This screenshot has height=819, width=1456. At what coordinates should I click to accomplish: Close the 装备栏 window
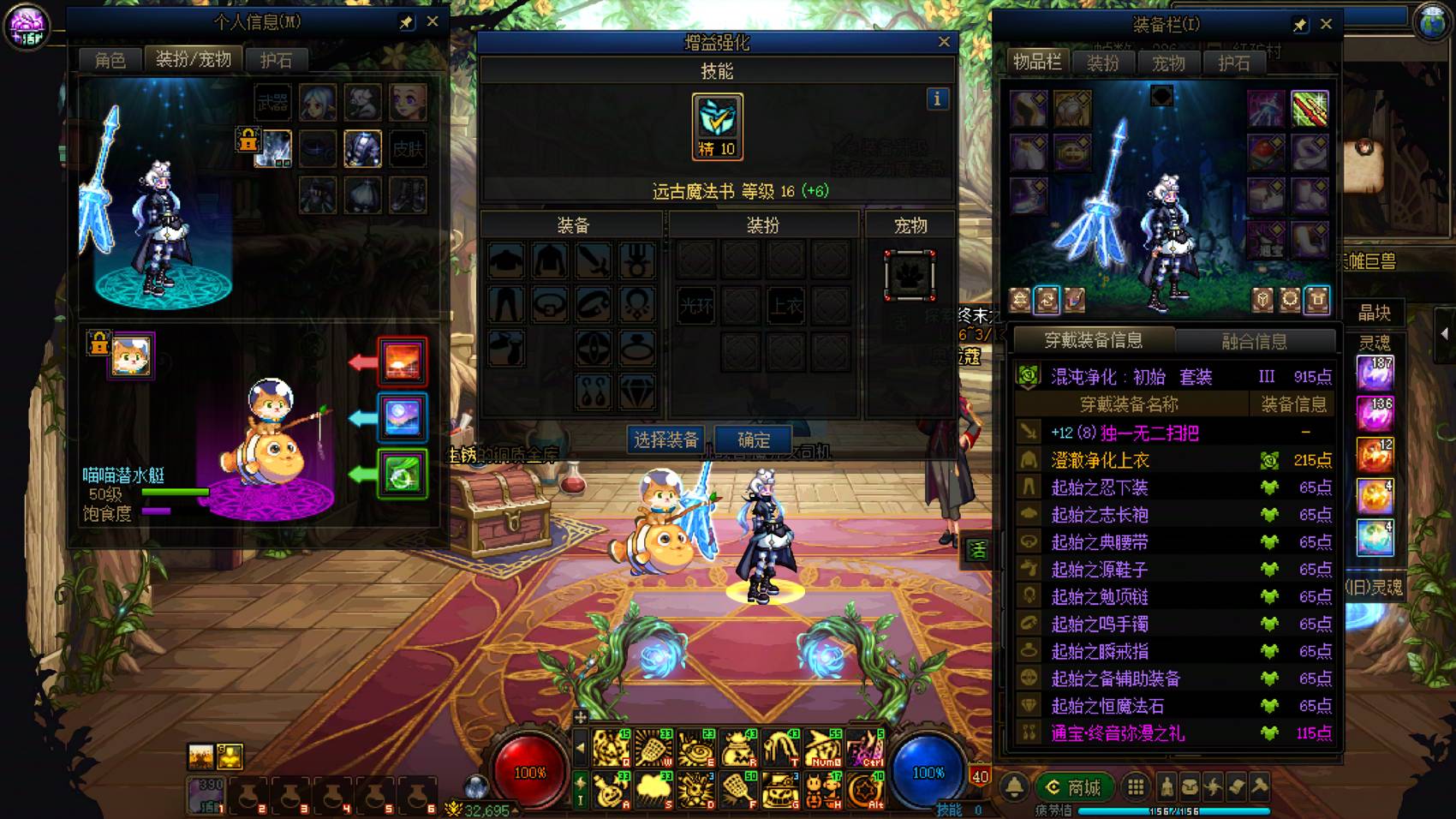[1326, 24]
